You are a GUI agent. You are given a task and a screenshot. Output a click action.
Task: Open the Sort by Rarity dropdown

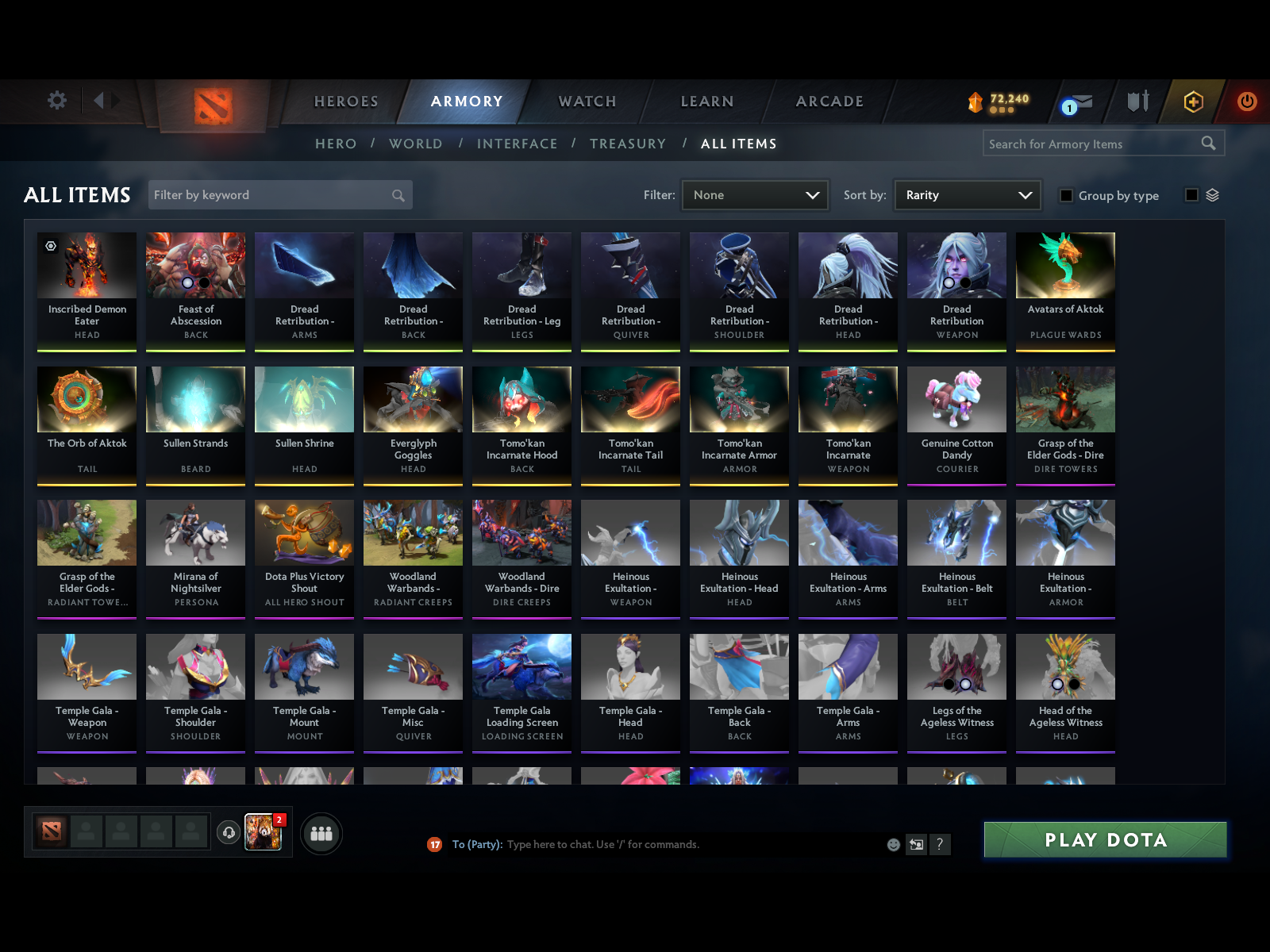tap(967, 195)
